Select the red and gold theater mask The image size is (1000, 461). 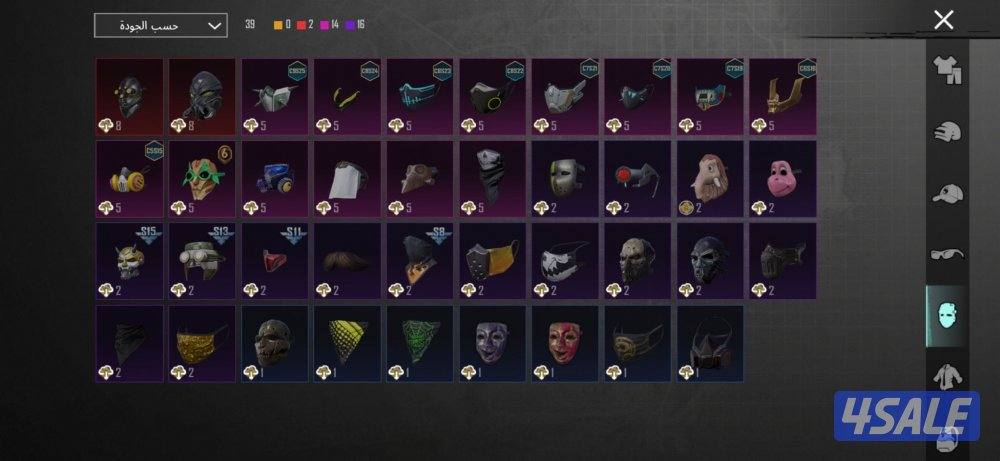point(564,343)
